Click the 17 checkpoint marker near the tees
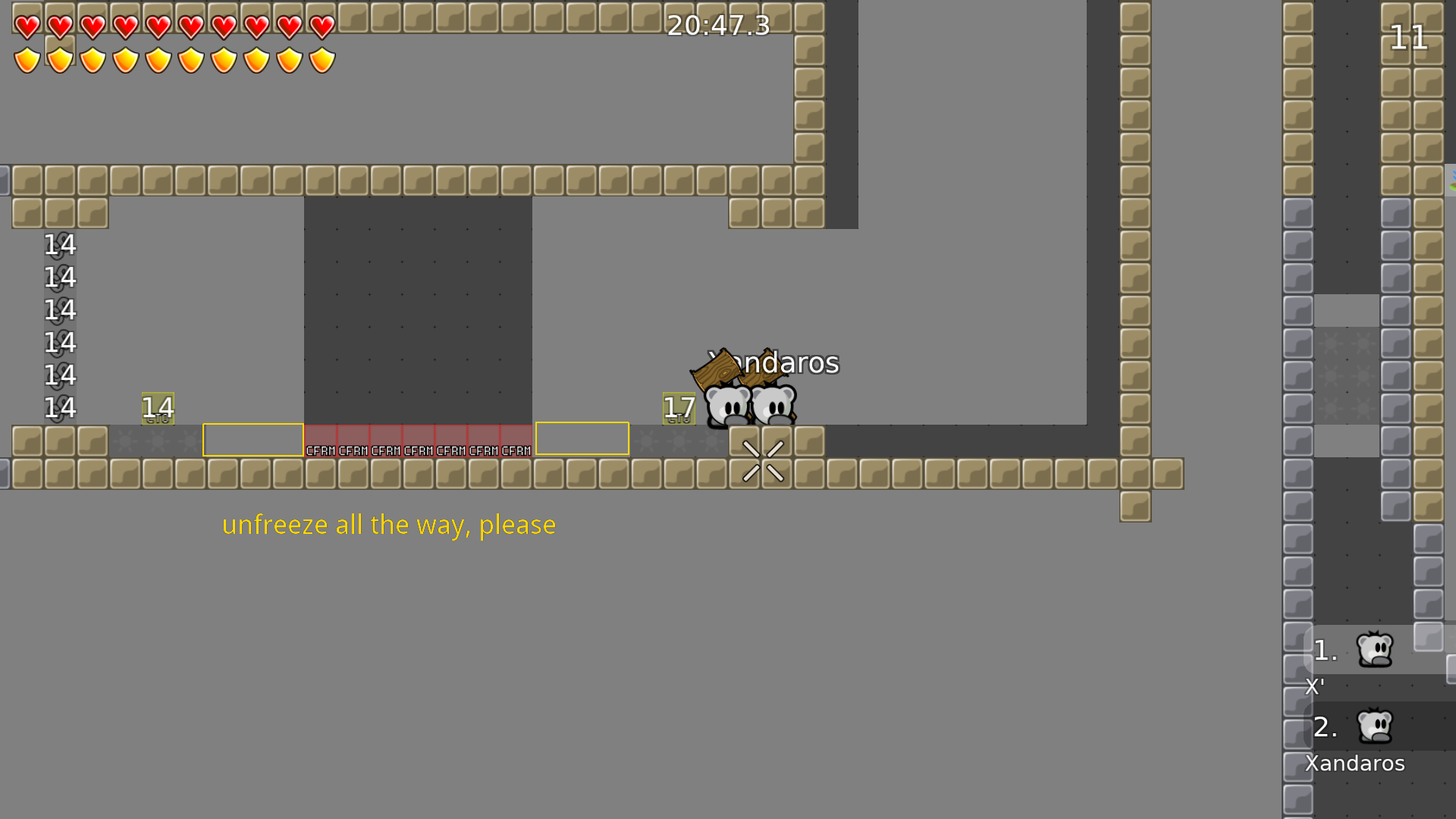The height and width of the screenshot is (819, 1456). click(677, 407)
